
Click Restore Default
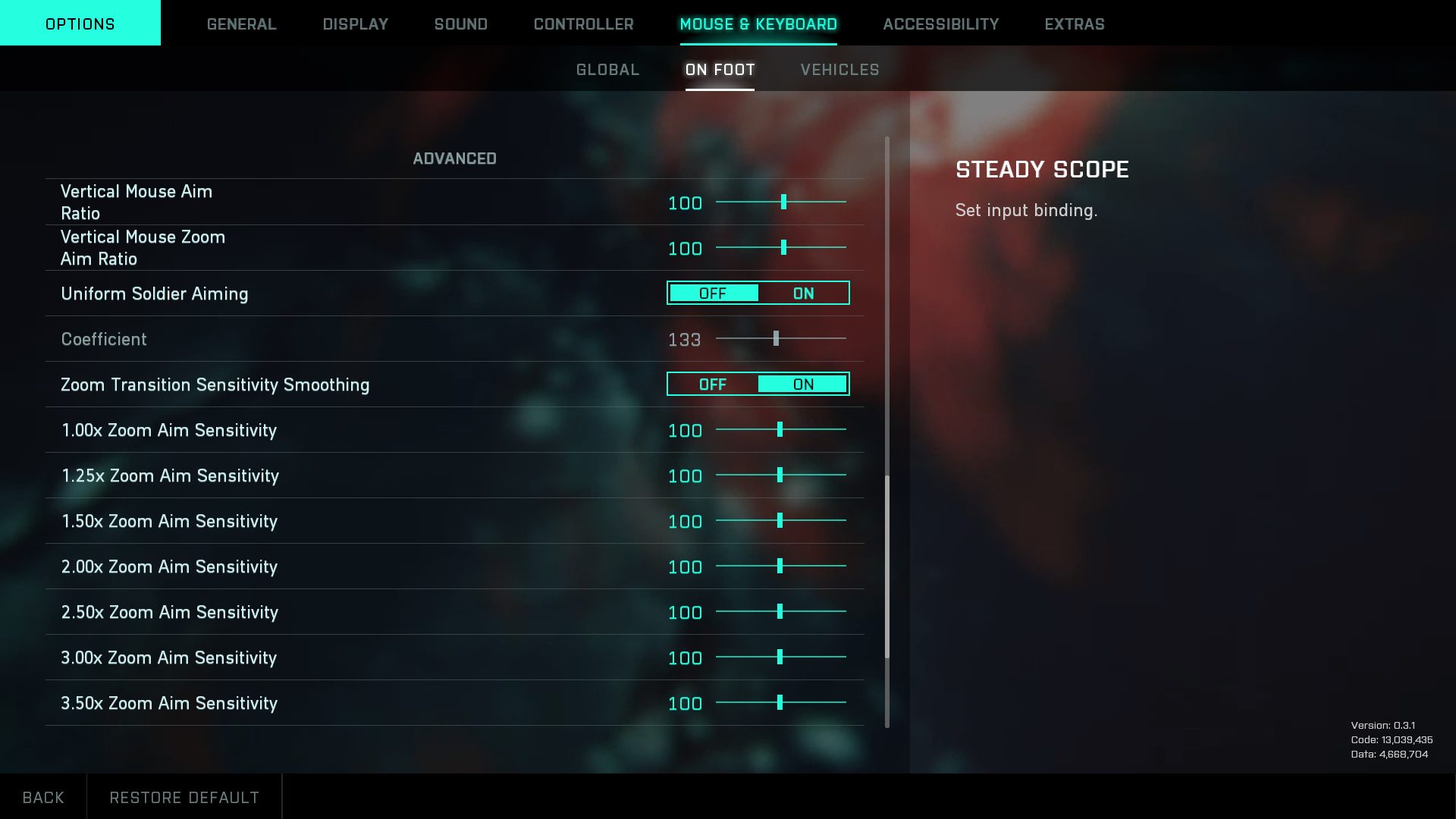[184, 797]
